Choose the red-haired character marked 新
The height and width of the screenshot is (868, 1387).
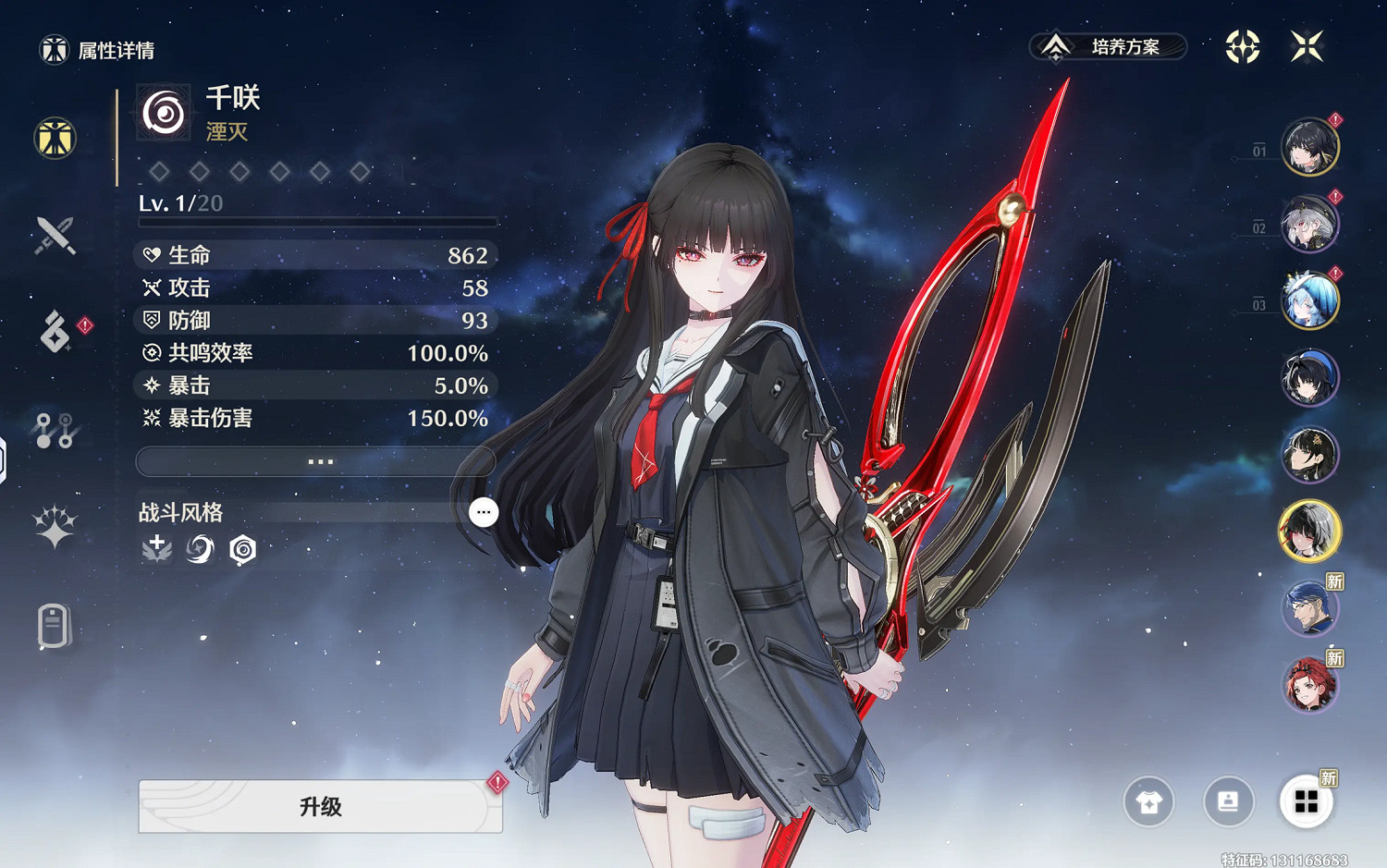pyautogui.click(x=1309, y=685)
